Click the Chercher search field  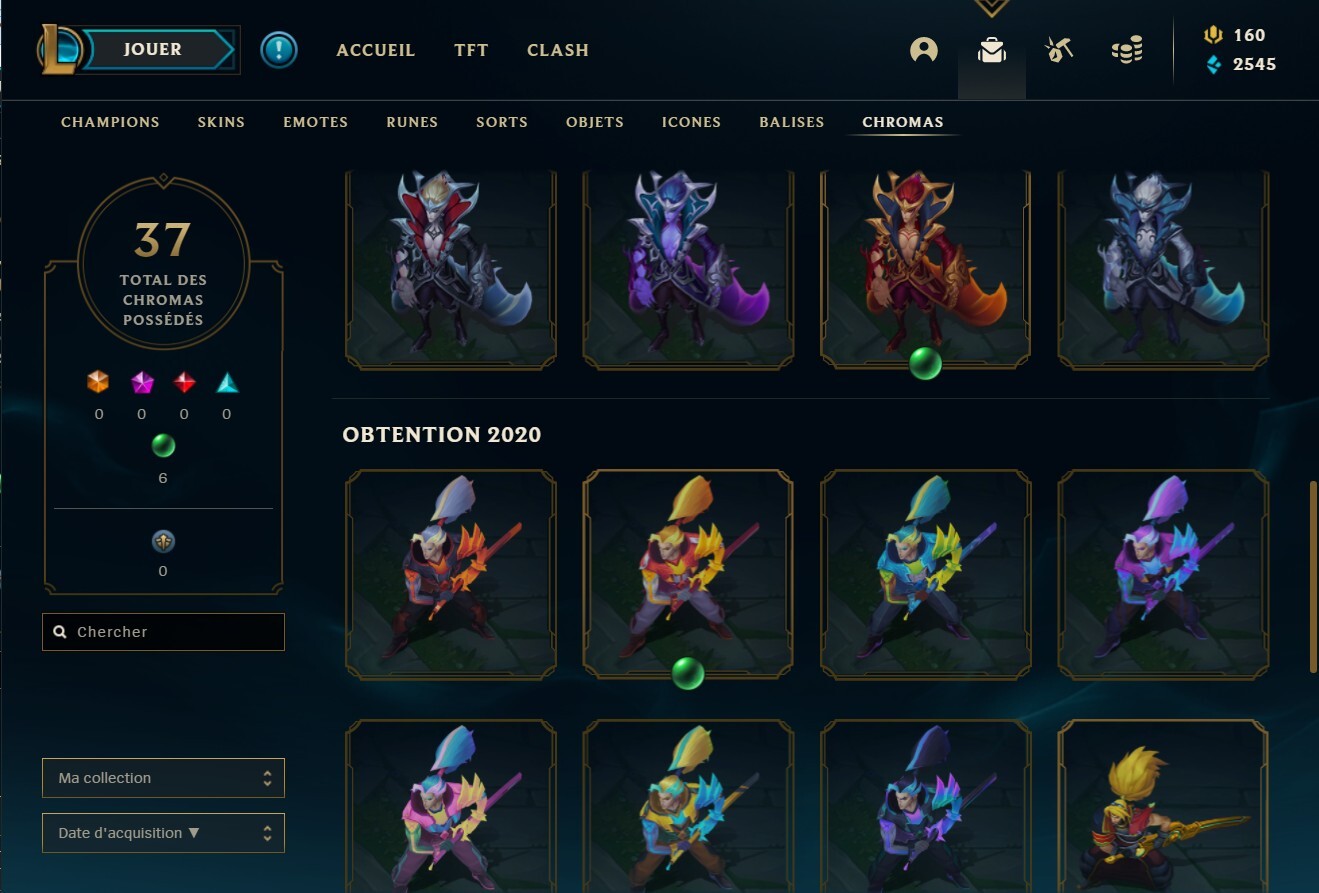162,631
